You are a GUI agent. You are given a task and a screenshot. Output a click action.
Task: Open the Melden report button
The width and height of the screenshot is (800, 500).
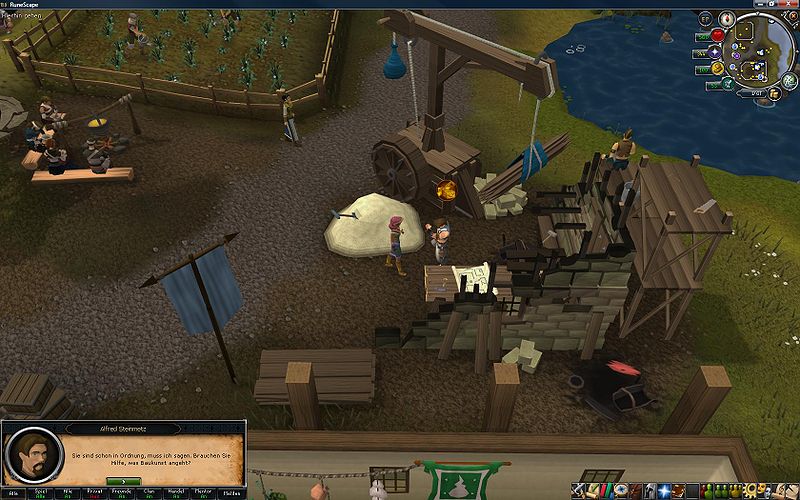[232, 493]
